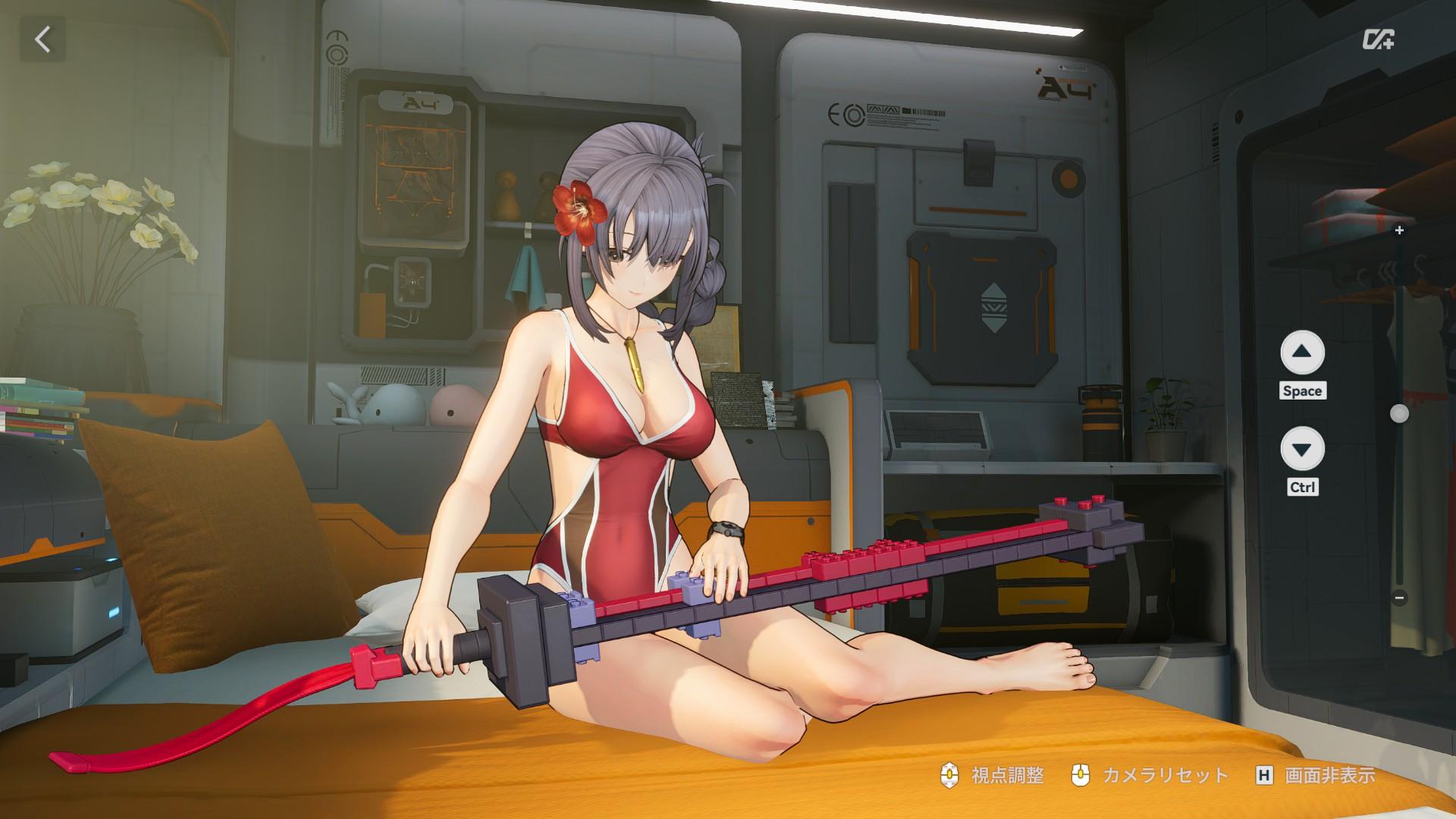Click the plus icon above the zoom slider

(x=1399, y=231)
